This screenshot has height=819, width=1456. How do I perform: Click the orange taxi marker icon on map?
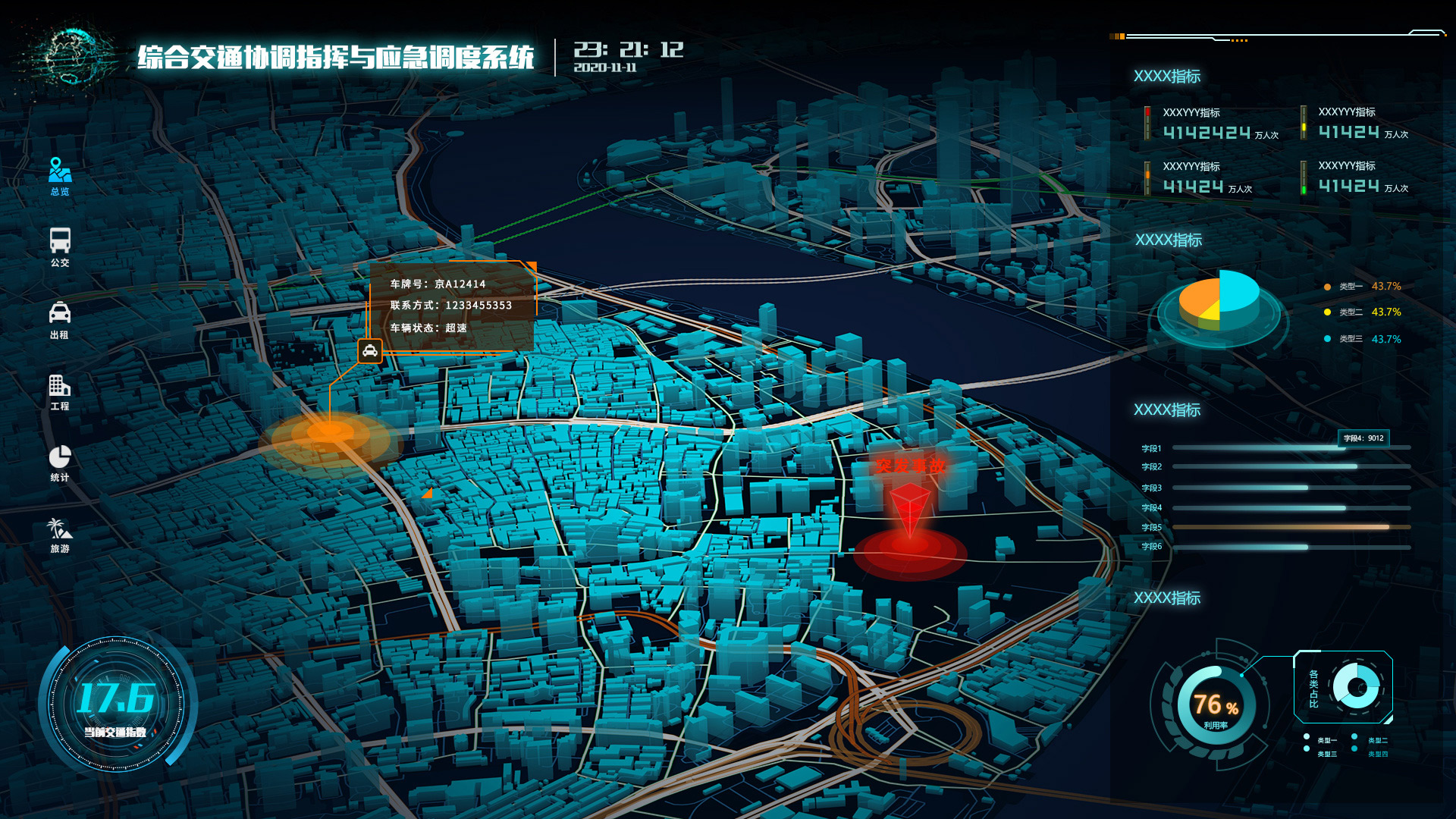tap(370, 350)
